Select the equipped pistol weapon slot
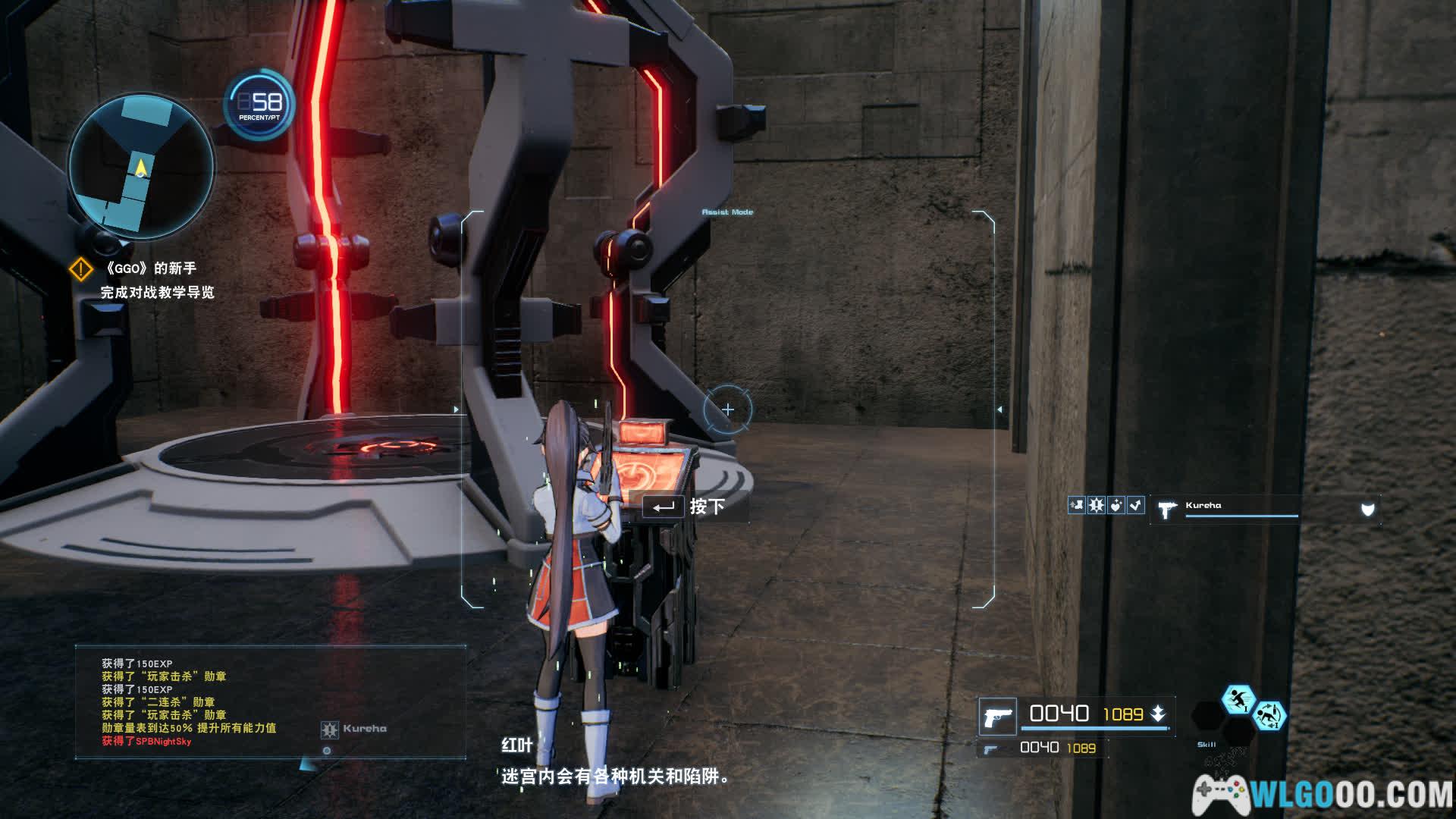 [x=997, y=716]
